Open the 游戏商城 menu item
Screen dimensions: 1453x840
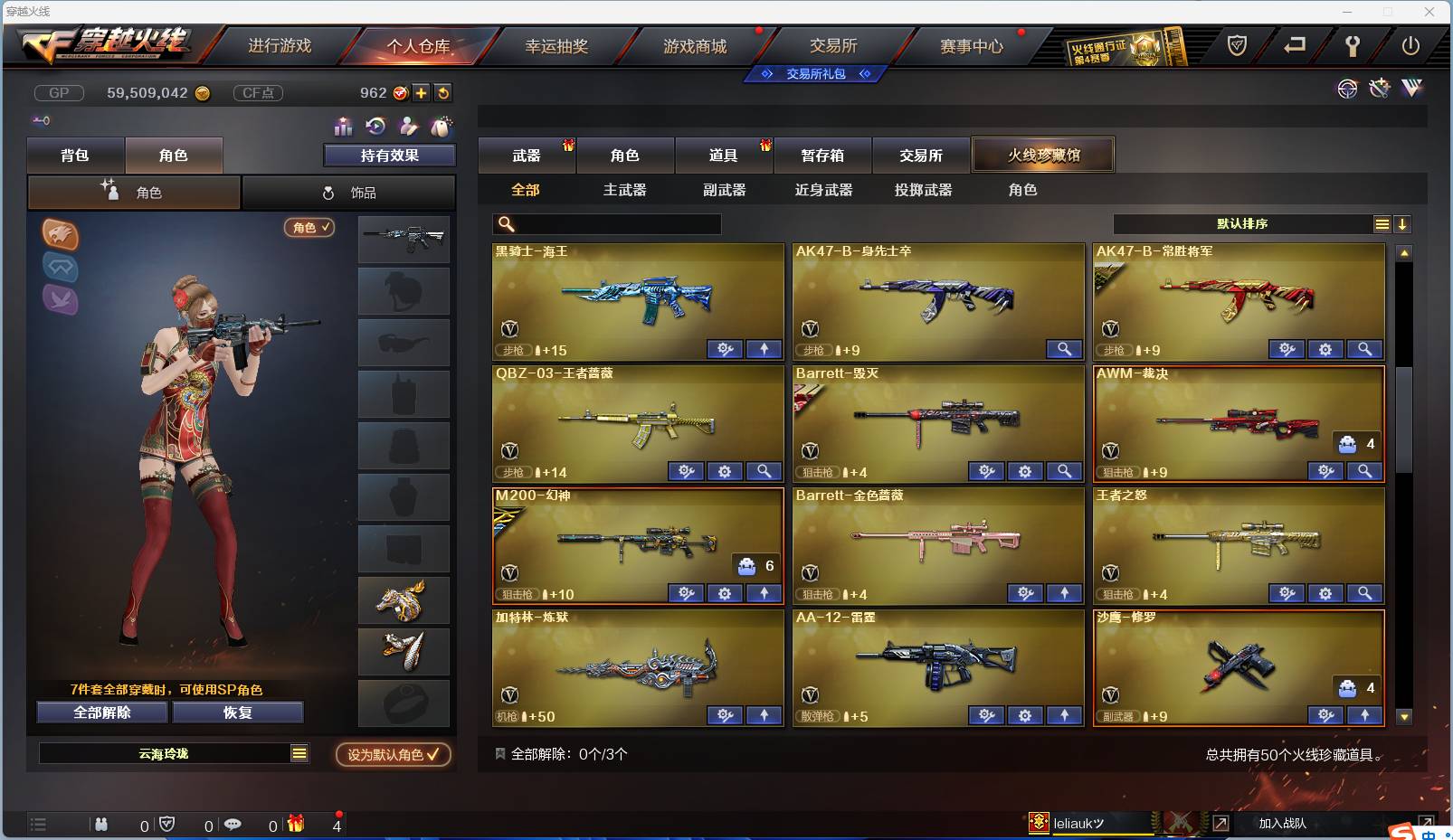pos(697,44)
